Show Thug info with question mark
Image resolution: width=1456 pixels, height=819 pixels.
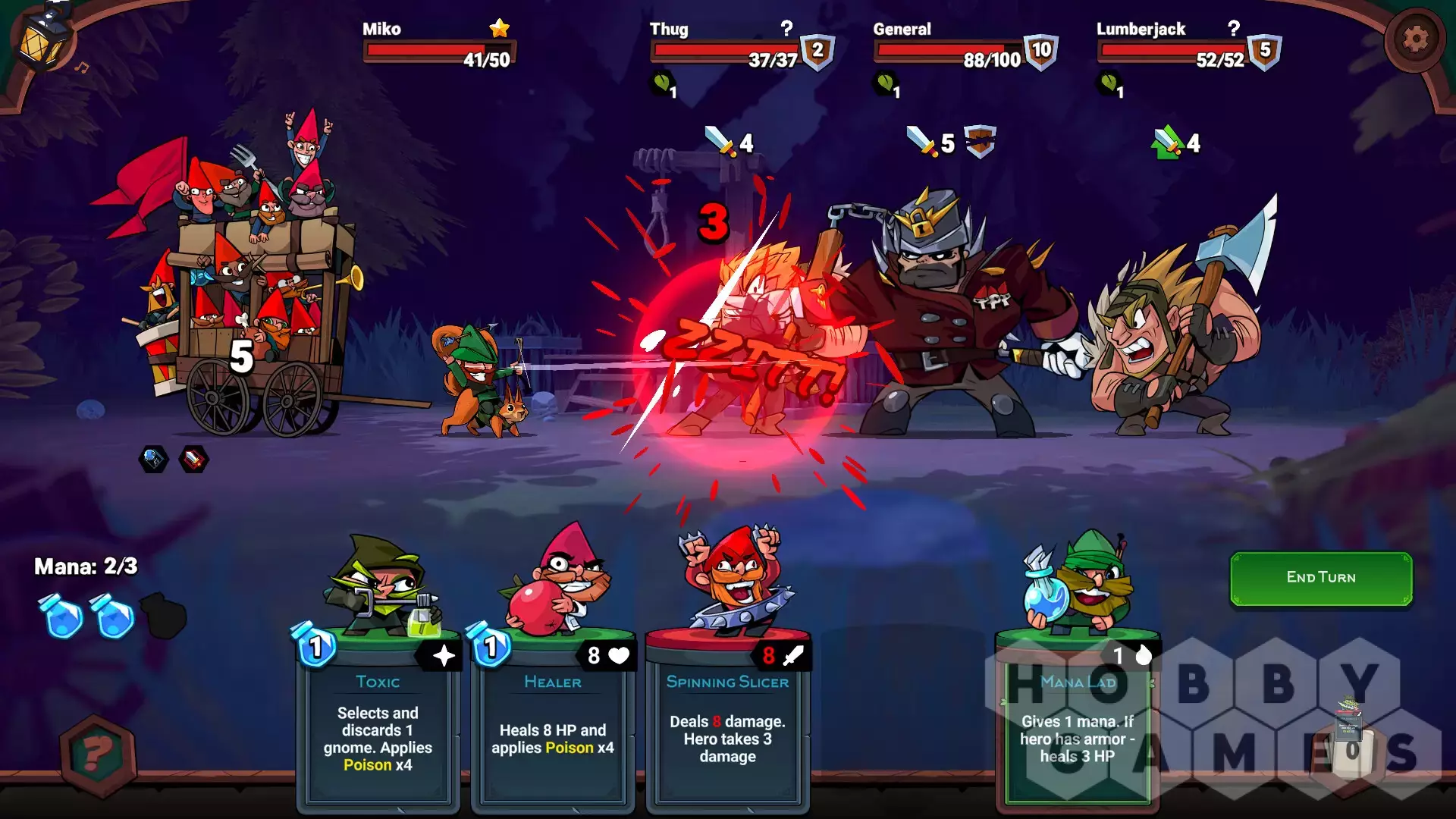point(786,29)
